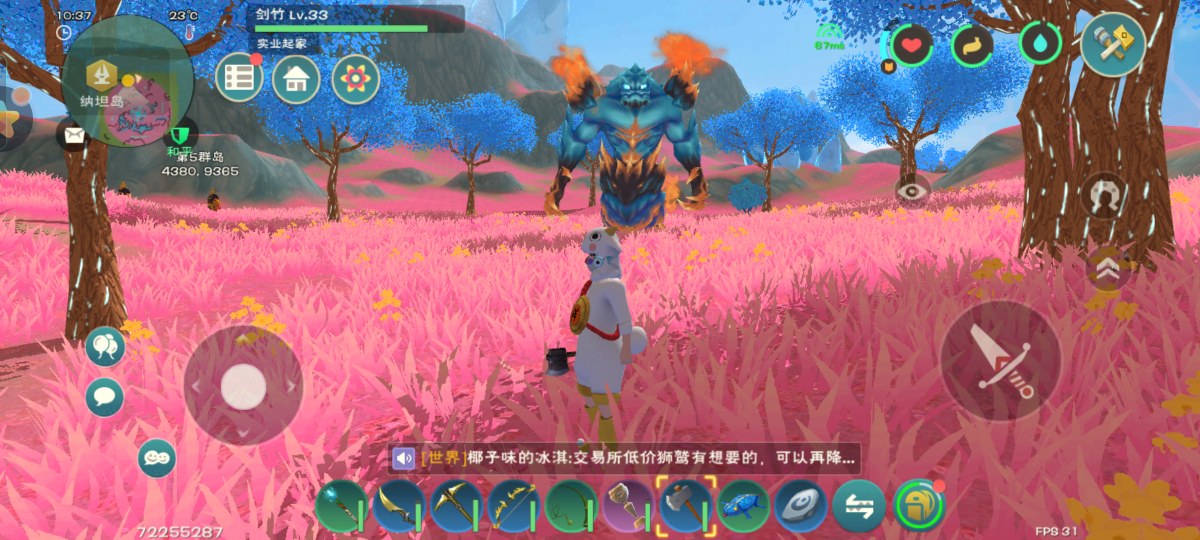The image size is (1200, 540).
Task: Open the backpack inventory button
Action: (918, 505)
